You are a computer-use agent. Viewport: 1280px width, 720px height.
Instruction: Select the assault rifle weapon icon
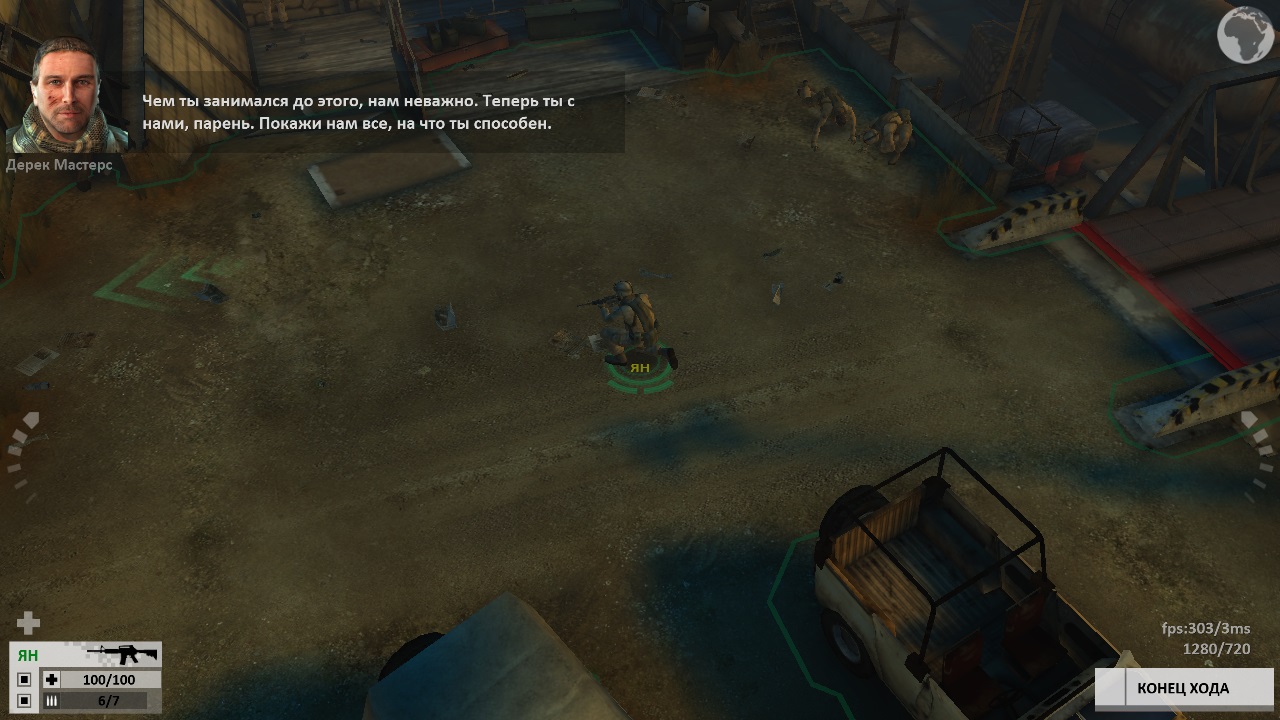coord(122,655)
